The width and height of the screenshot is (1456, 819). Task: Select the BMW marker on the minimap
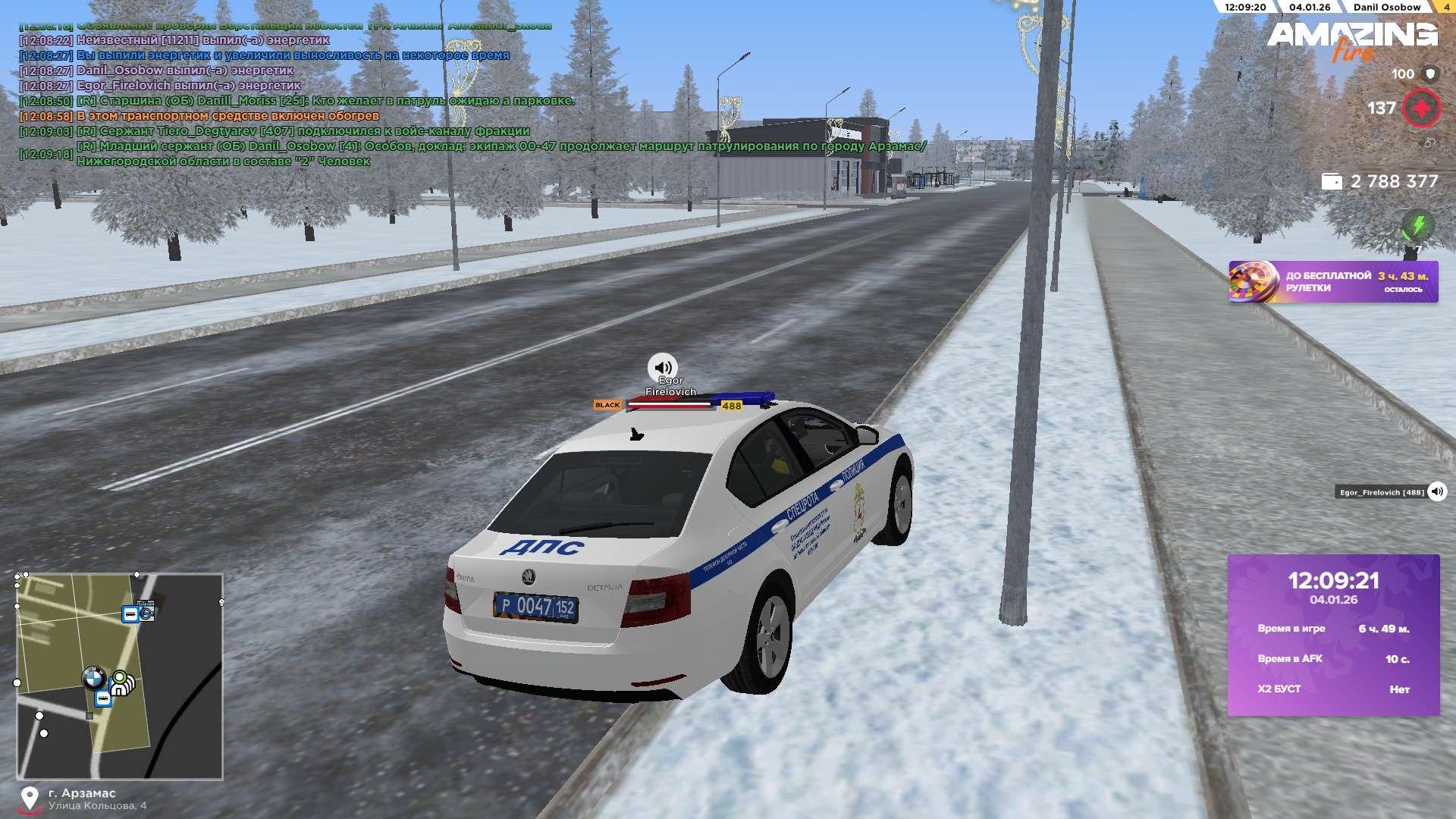click(93, 677)
